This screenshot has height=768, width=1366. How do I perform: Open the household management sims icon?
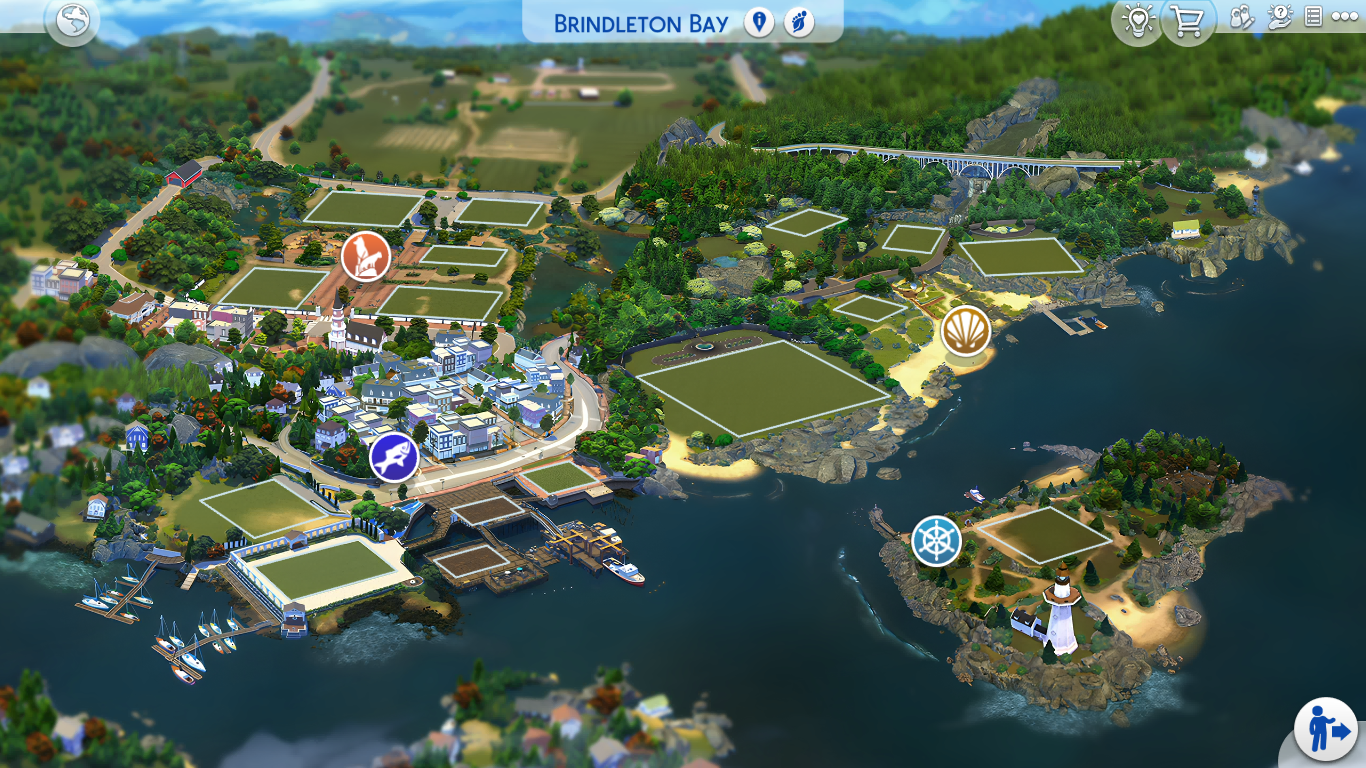click(x=1241, y=18)
